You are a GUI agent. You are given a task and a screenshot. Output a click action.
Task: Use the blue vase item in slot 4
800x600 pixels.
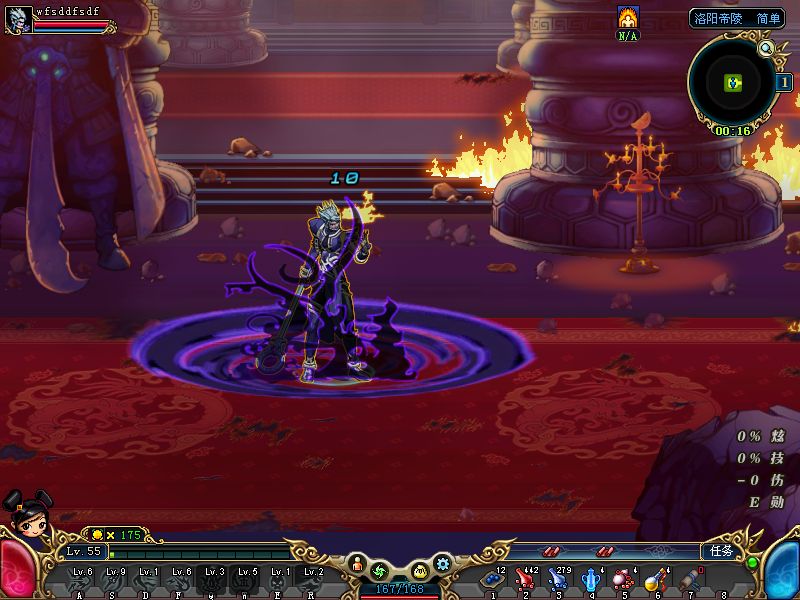pos(591,579)
